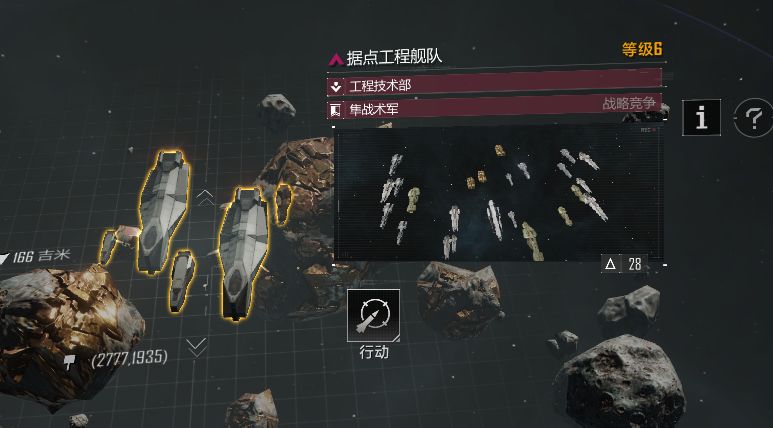Click the down chevron arrow below the fleet
773x428 pixels.
[x=197, y=347]
